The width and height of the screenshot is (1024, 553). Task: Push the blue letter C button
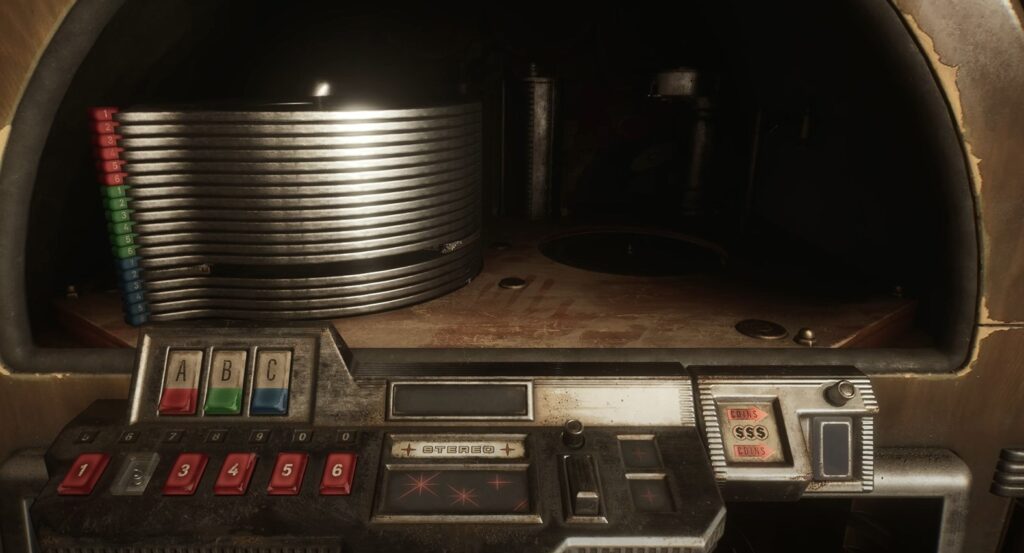[271, 382]
